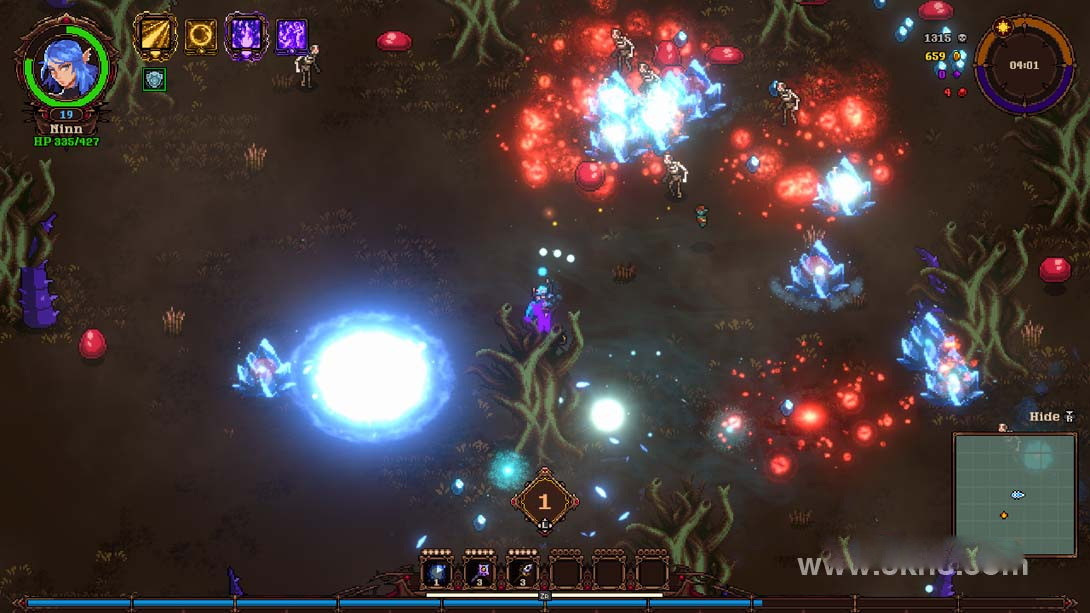The height and width of the screenshot is (613, 1090).
Task: Click Ninn's character portrait
Action: pyautogui.click(x=66, y=68)
